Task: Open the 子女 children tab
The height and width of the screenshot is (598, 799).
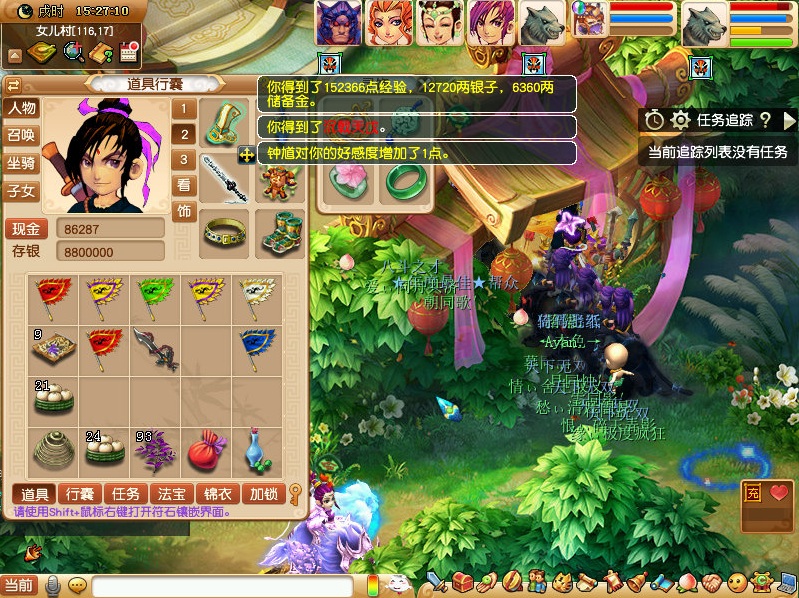Action: (21, 190)
